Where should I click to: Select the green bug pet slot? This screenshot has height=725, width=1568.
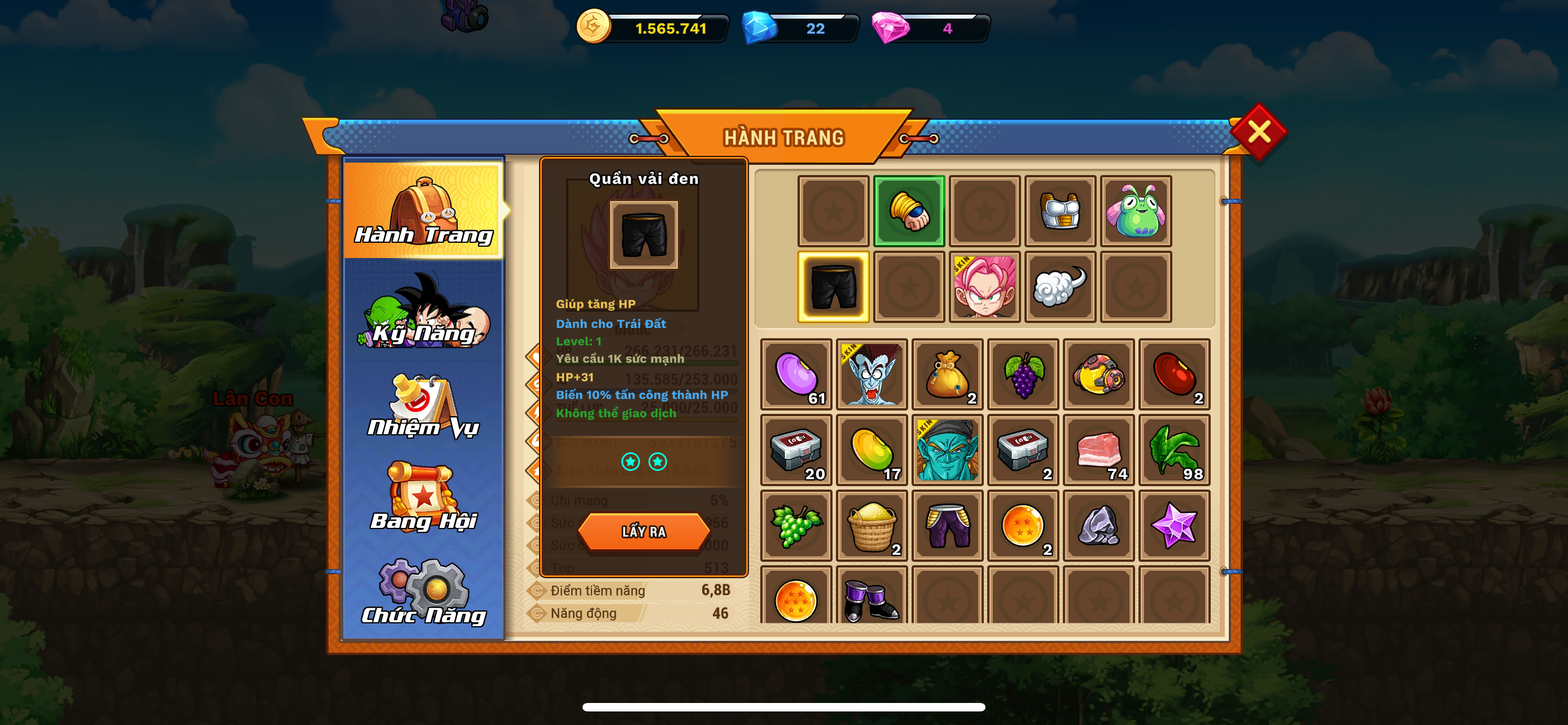1135,211
